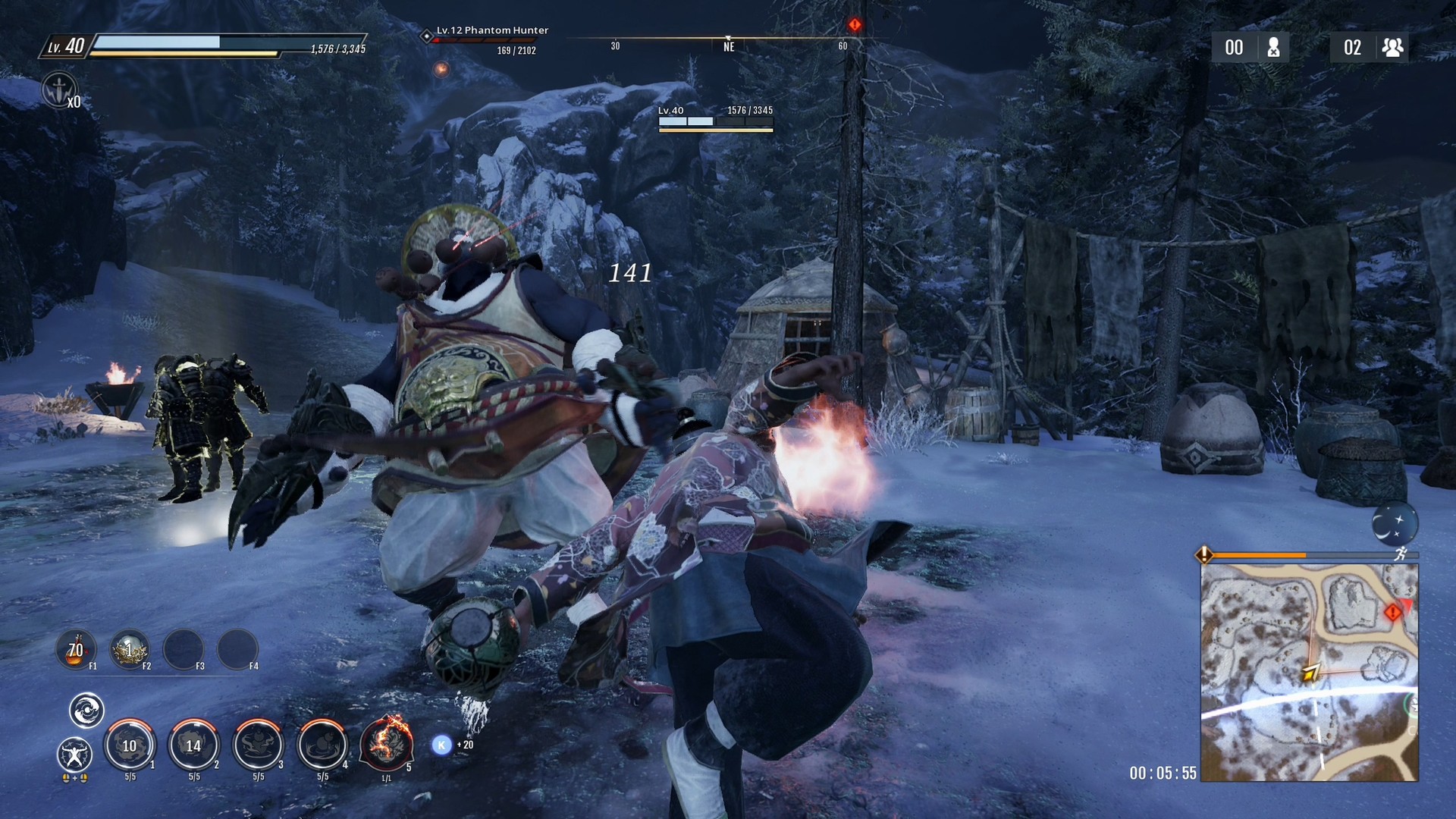
Task: Activate skill 2 showing cooldown 14
Action: (x=193, y=745)
